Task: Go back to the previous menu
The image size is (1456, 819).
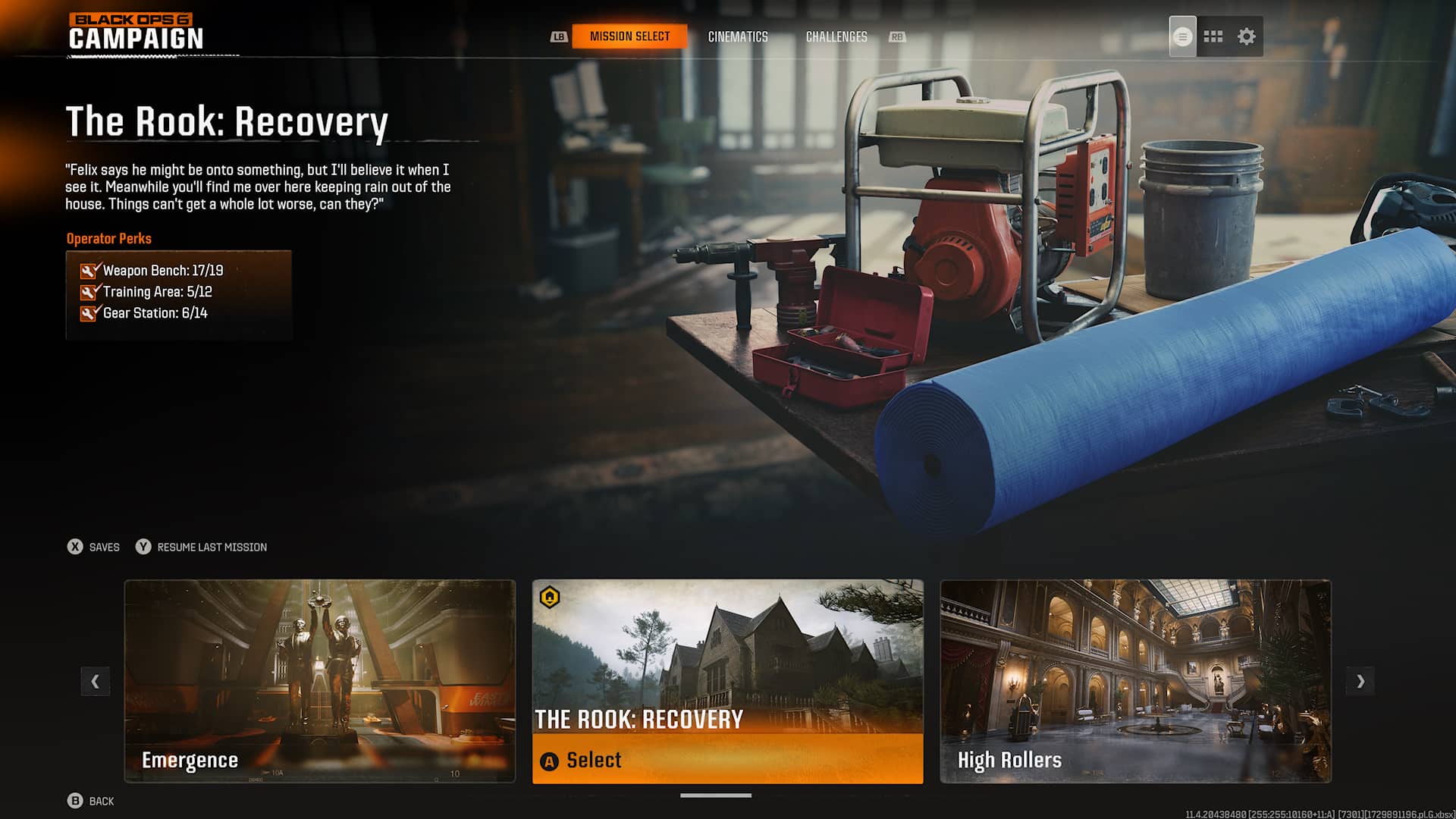Action: point(91,801)
